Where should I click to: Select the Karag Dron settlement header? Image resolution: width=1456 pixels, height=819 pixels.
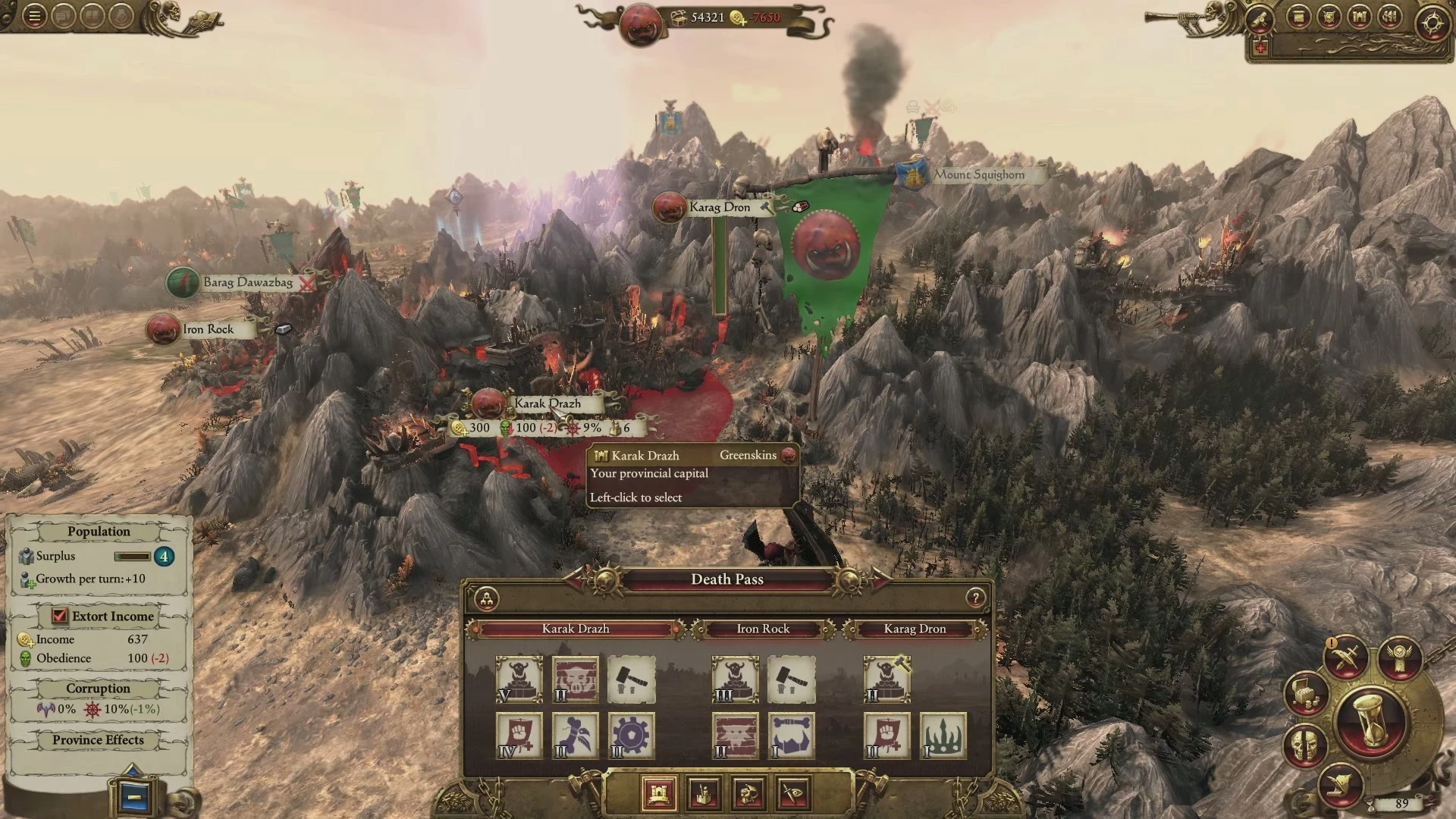915,629
